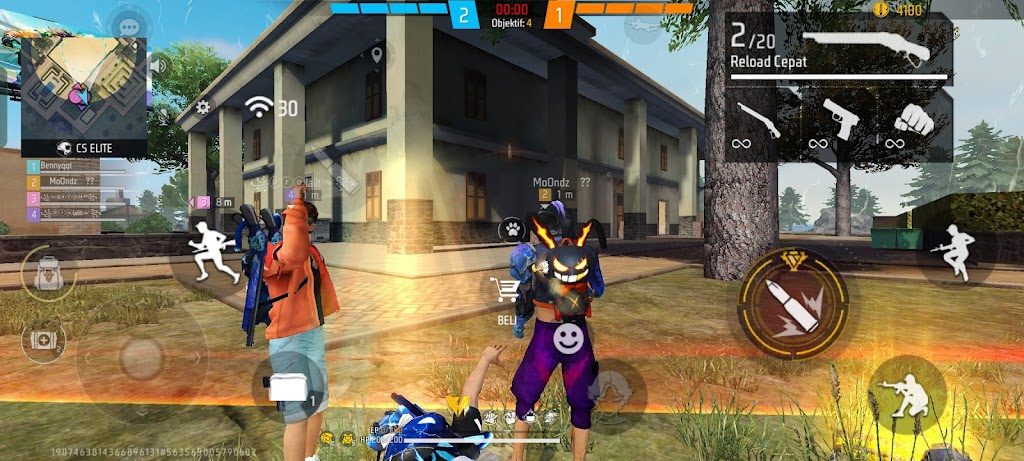
Task: Activate the sprint running-man button
Action: 215,252
